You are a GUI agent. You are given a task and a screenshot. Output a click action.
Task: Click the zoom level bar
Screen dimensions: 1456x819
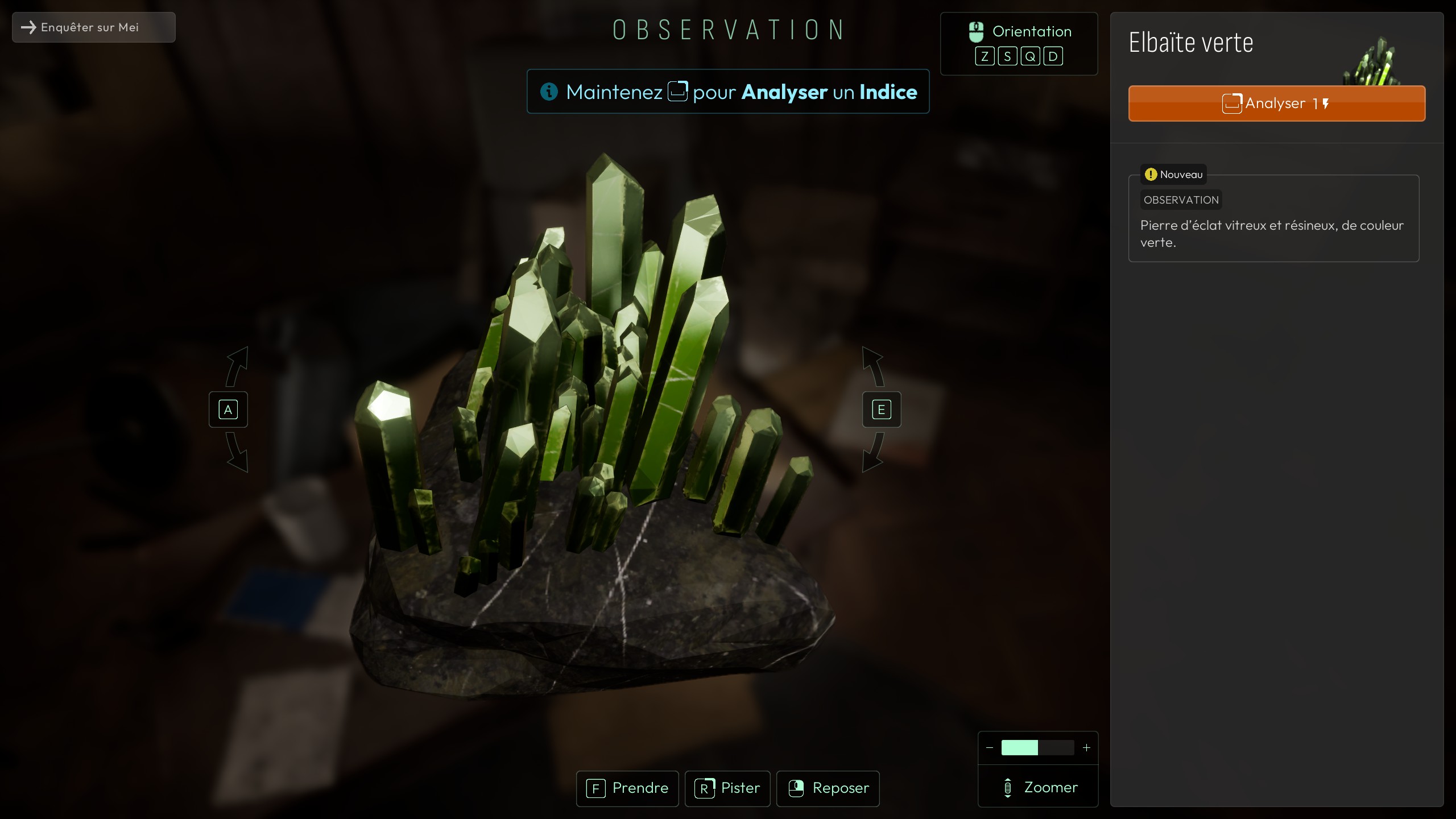[x=1037, y=748]
